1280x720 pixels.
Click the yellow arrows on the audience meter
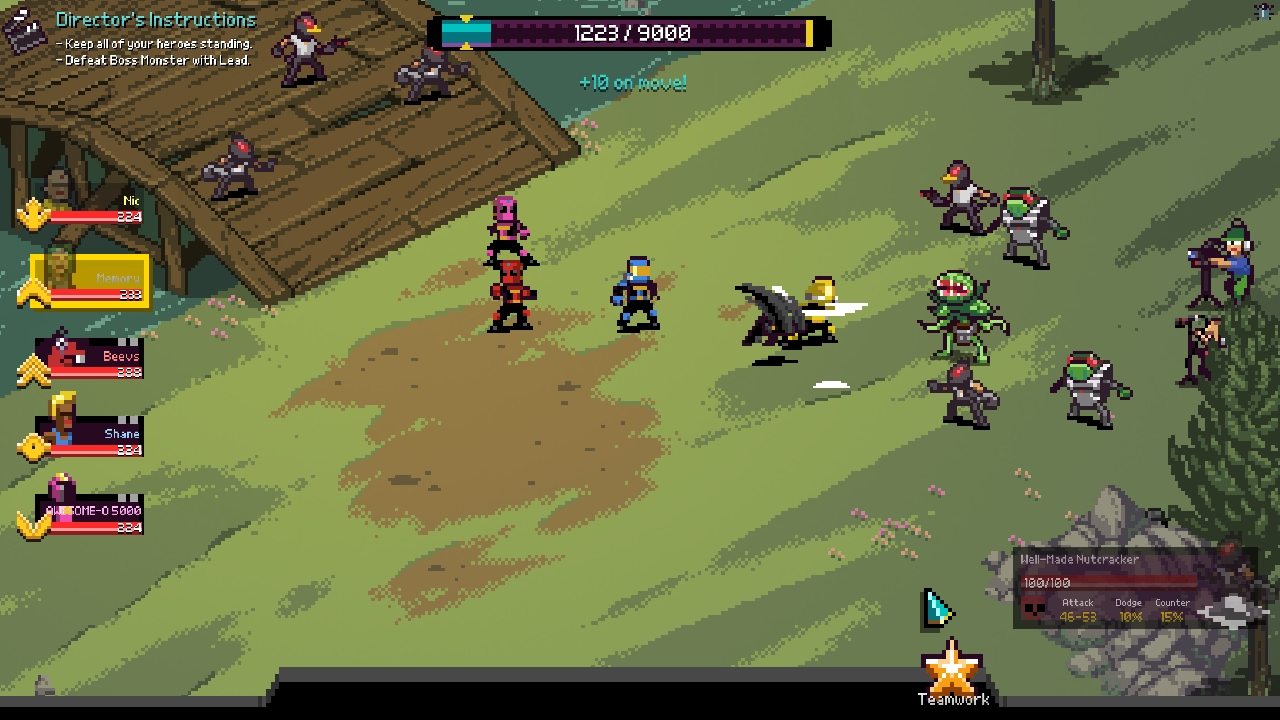465,32
